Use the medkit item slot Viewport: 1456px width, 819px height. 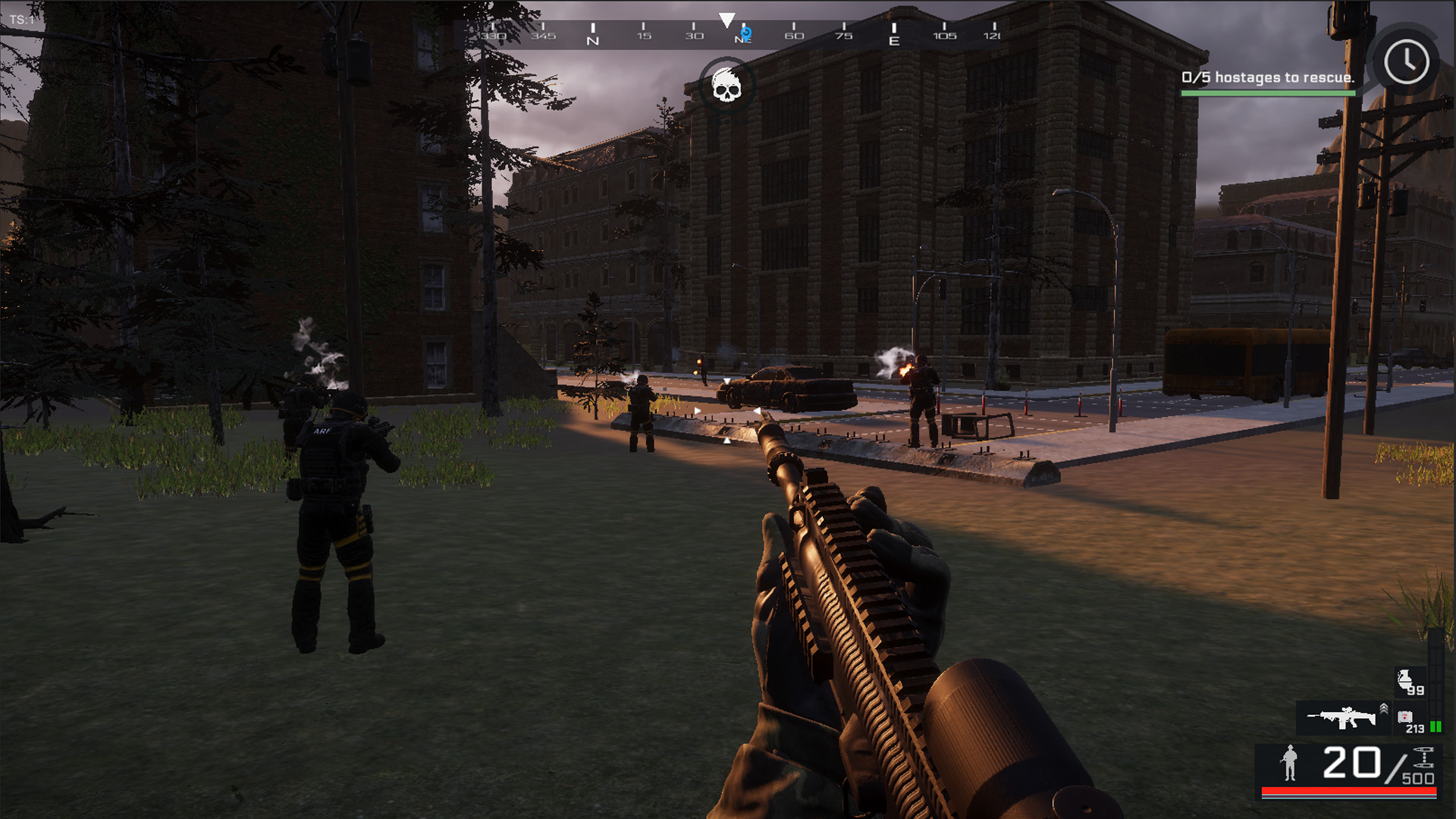(x=1405, y=717)
